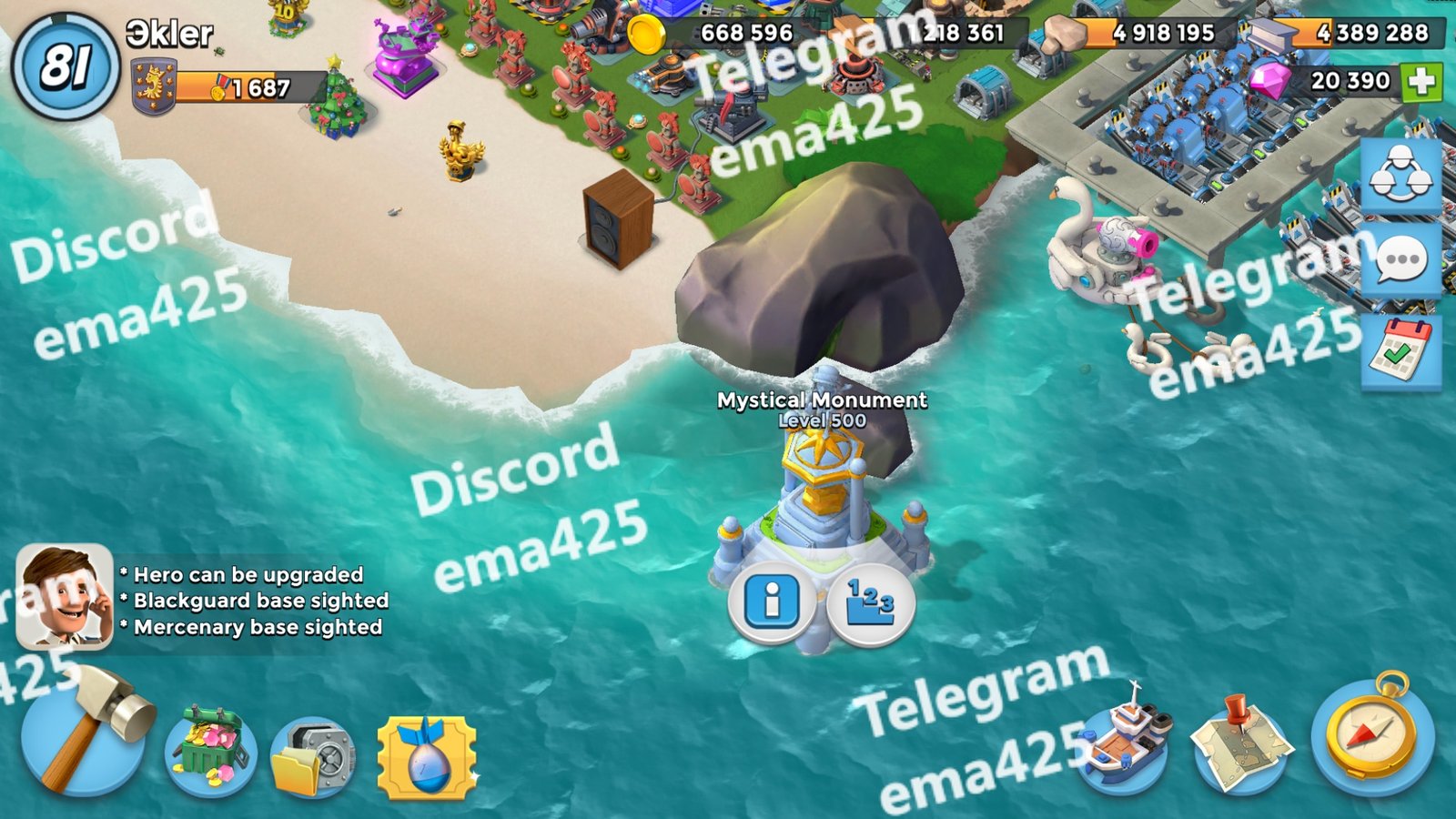The height and width of the screenshot is (819, 1456).
Task: Open the golden bomb ticket
Action: pos(426,757)
